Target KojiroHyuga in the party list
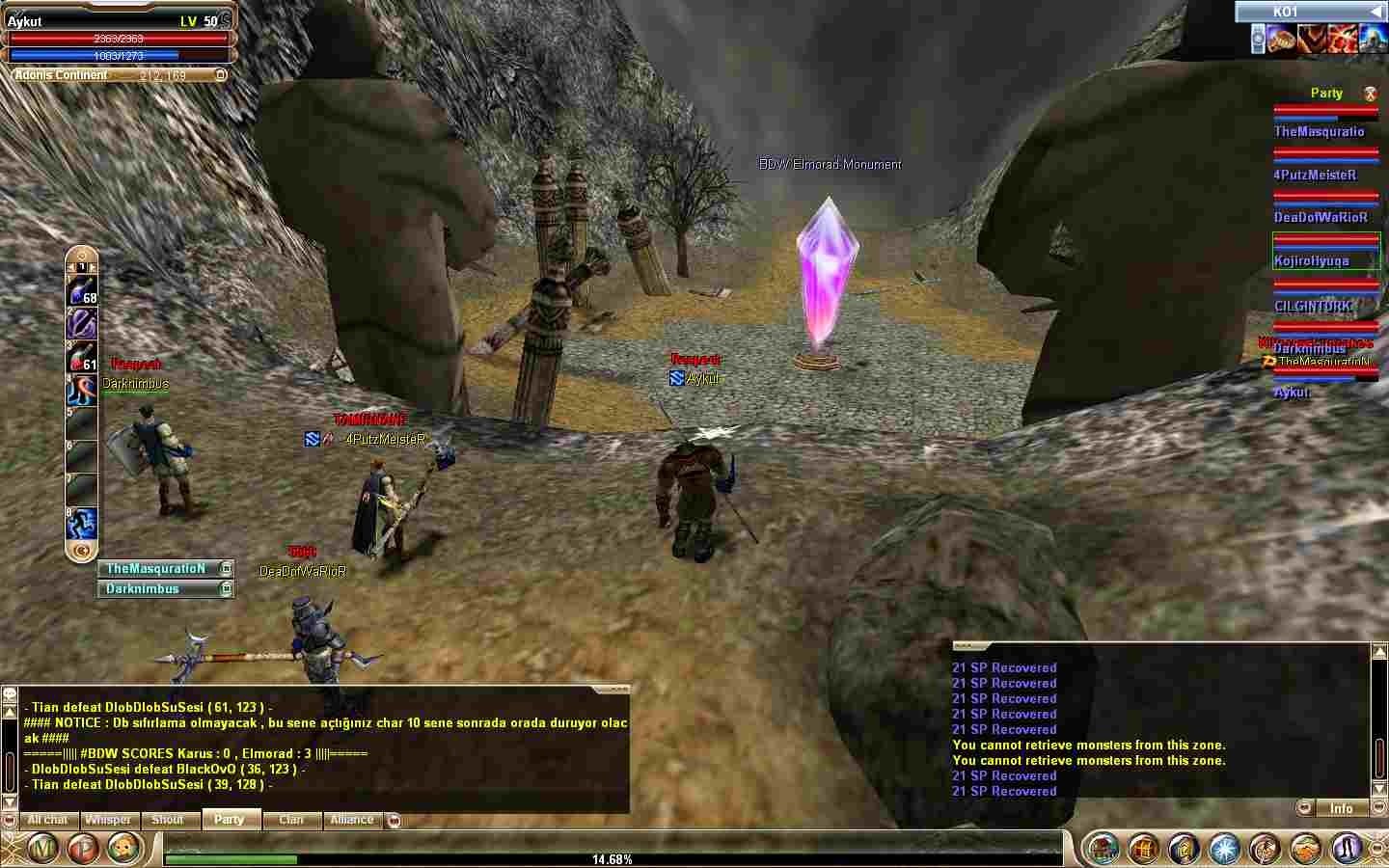Image resolution: width=1389 pixels, height=868 pixels. (x=1311, y=260)
